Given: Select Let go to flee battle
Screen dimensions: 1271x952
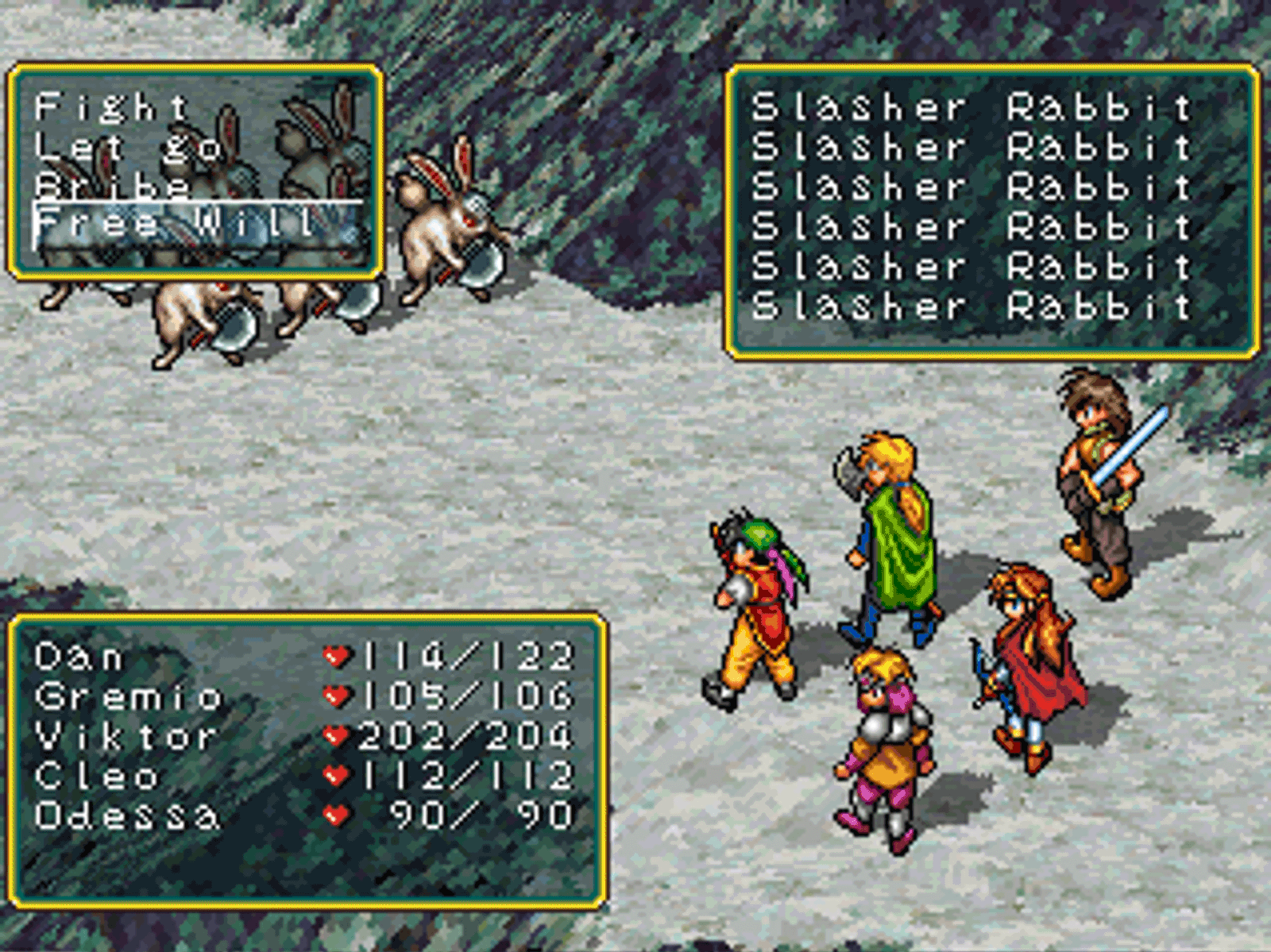Looking at the screenshot, I should [127, 148].
